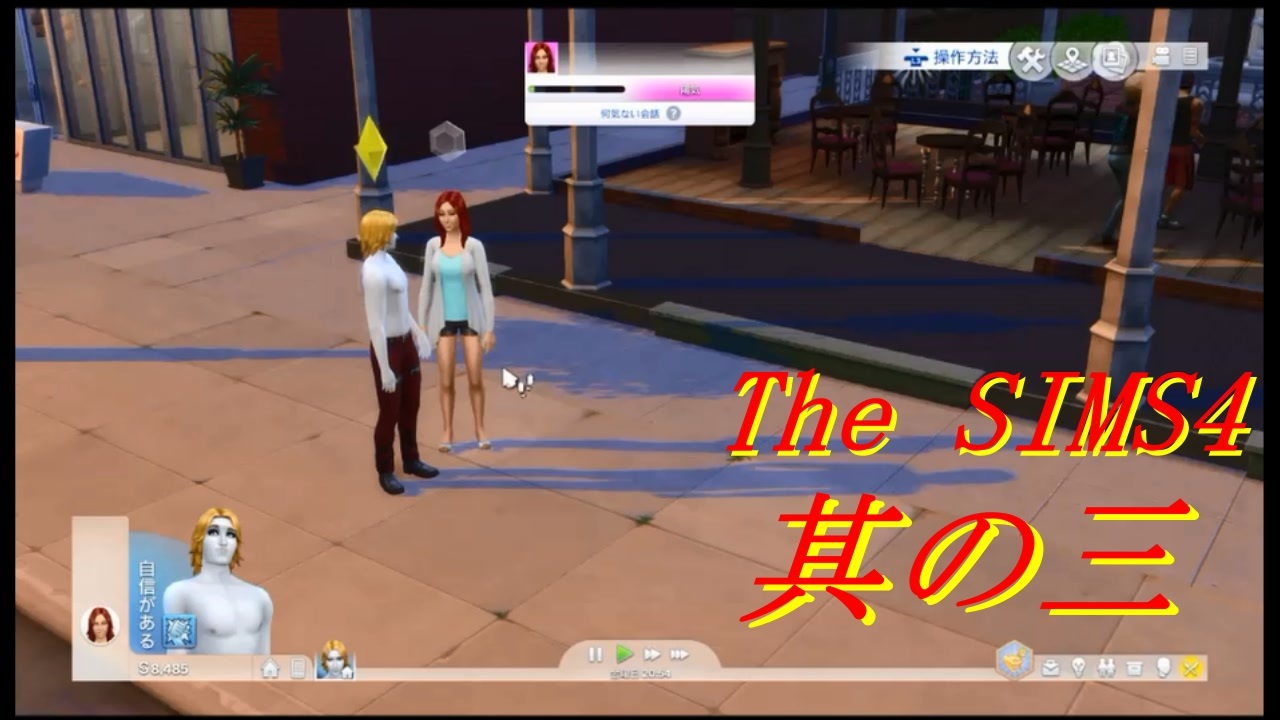This screenshot has height=720, width=1280.
Task: Open the Relationships panel icon
Action: click(x=1105, y=668)
